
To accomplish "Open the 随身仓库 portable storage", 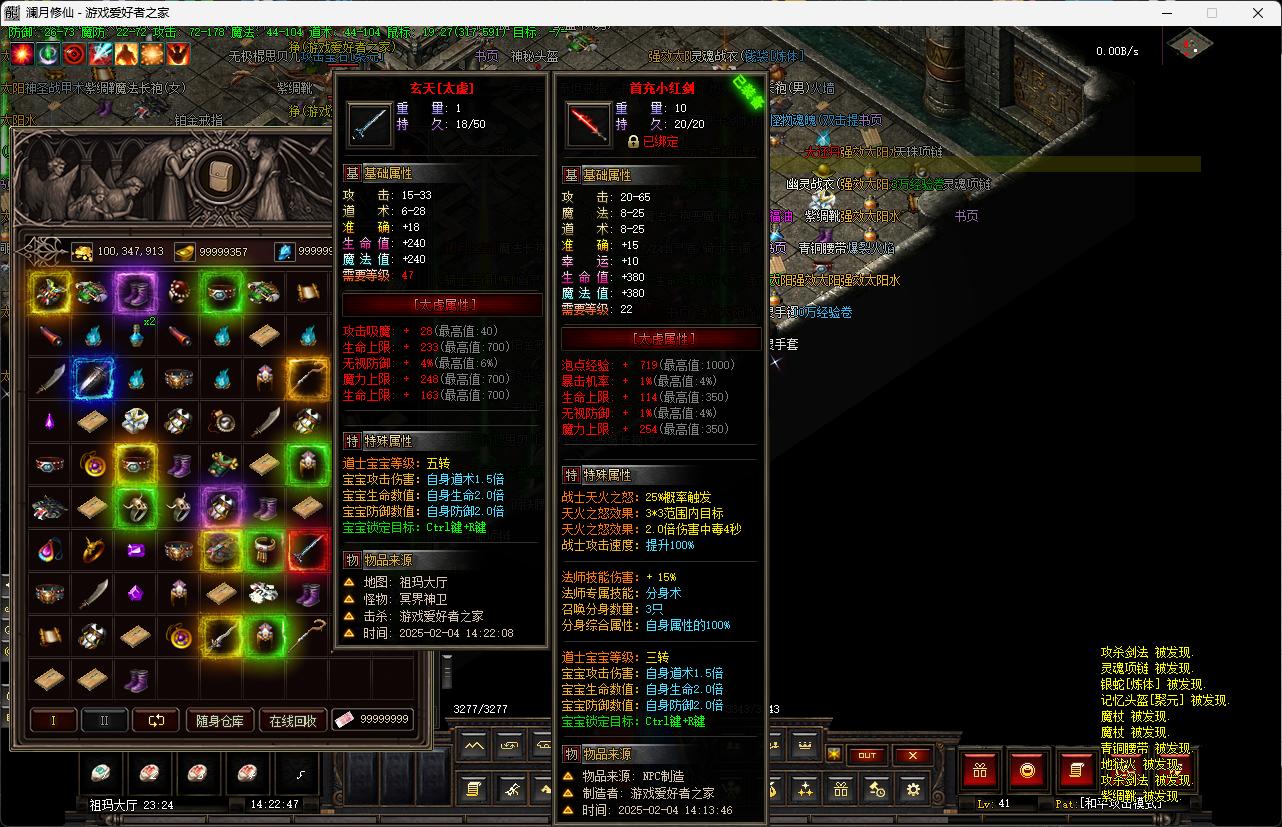I will (x=219, y=720).
